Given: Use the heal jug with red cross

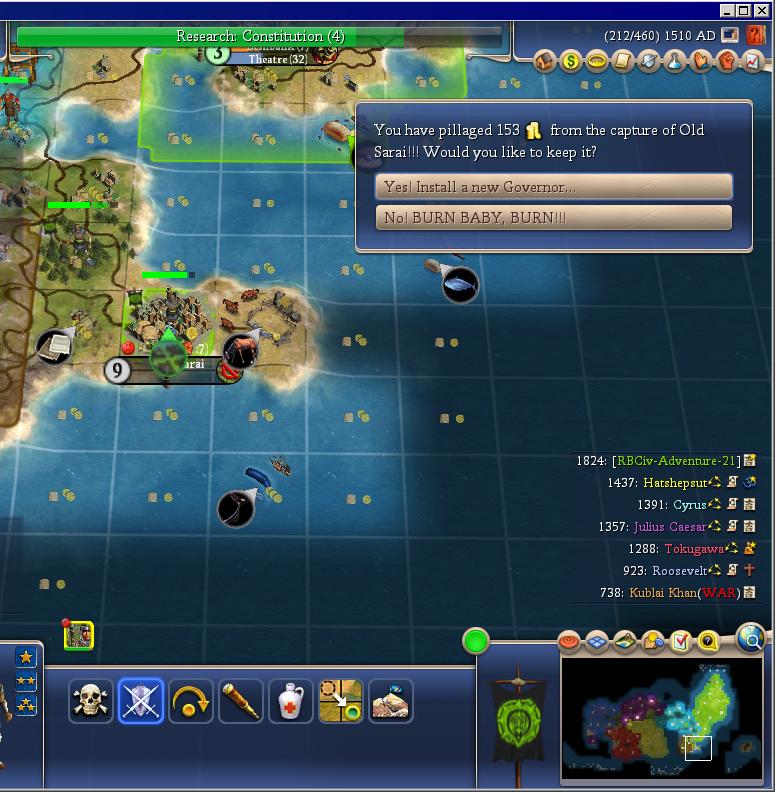Looking at the screenshot, I should (x=291, y=702).
